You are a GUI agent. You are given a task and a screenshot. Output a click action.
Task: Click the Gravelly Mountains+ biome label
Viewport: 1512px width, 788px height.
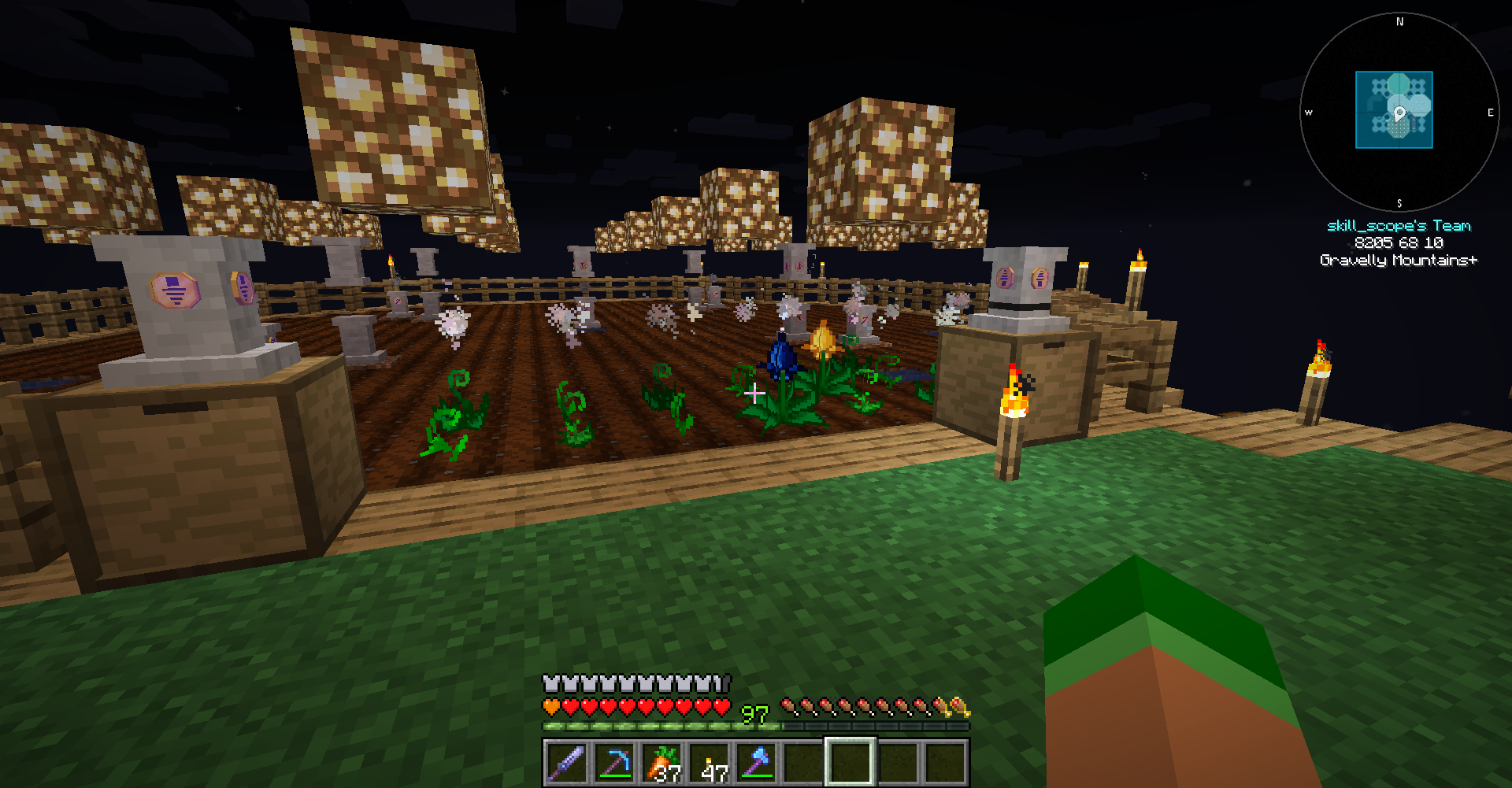click(1399, 260)
